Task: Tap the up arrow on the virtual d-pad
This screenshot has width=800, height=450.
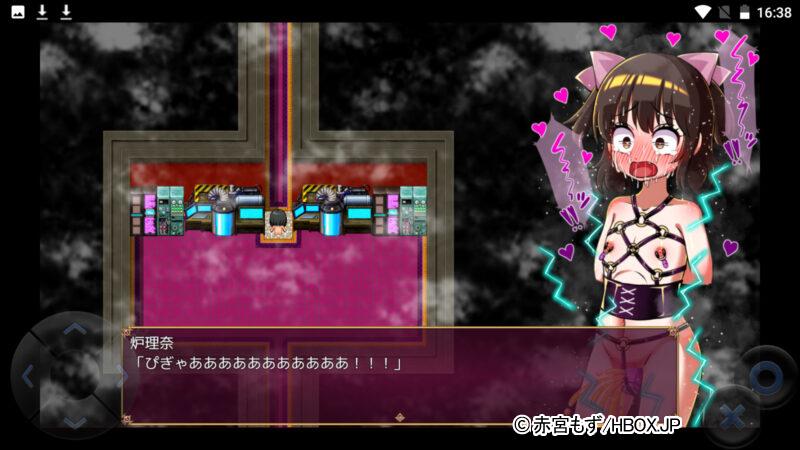Action: click(75, 329)
